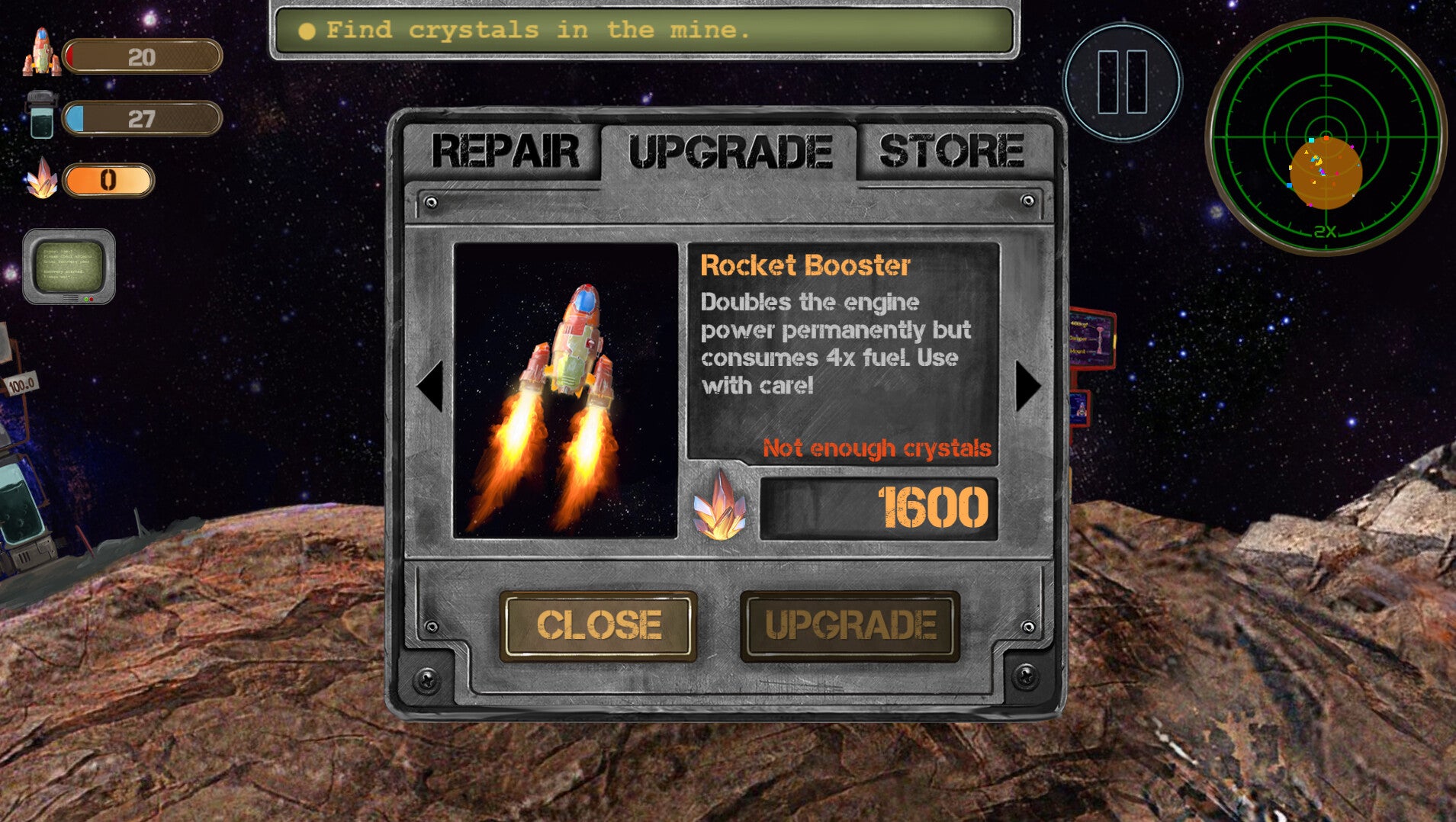The image size is (1456, 822).
Task: Click the Upgrade purchase button
Action: (850, 626)
